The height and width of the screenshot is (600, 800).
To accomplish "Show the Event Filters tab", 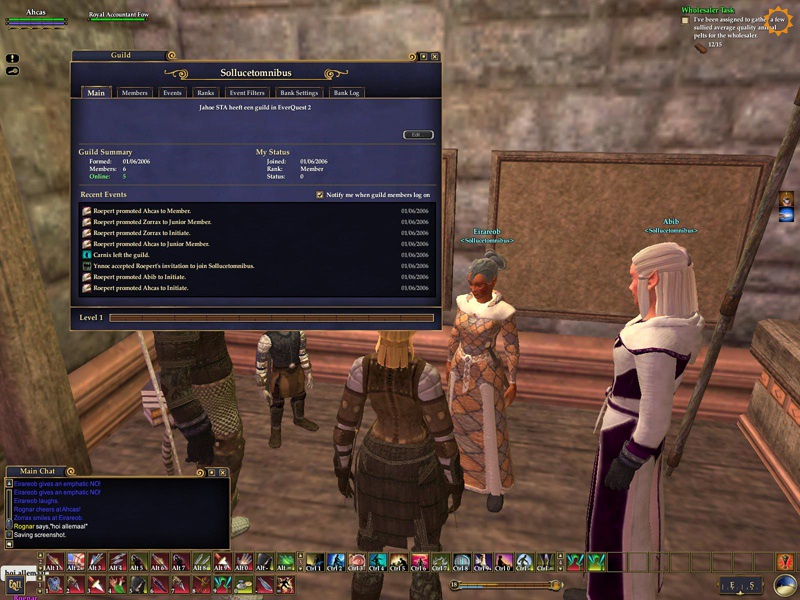I will point(247,93).
